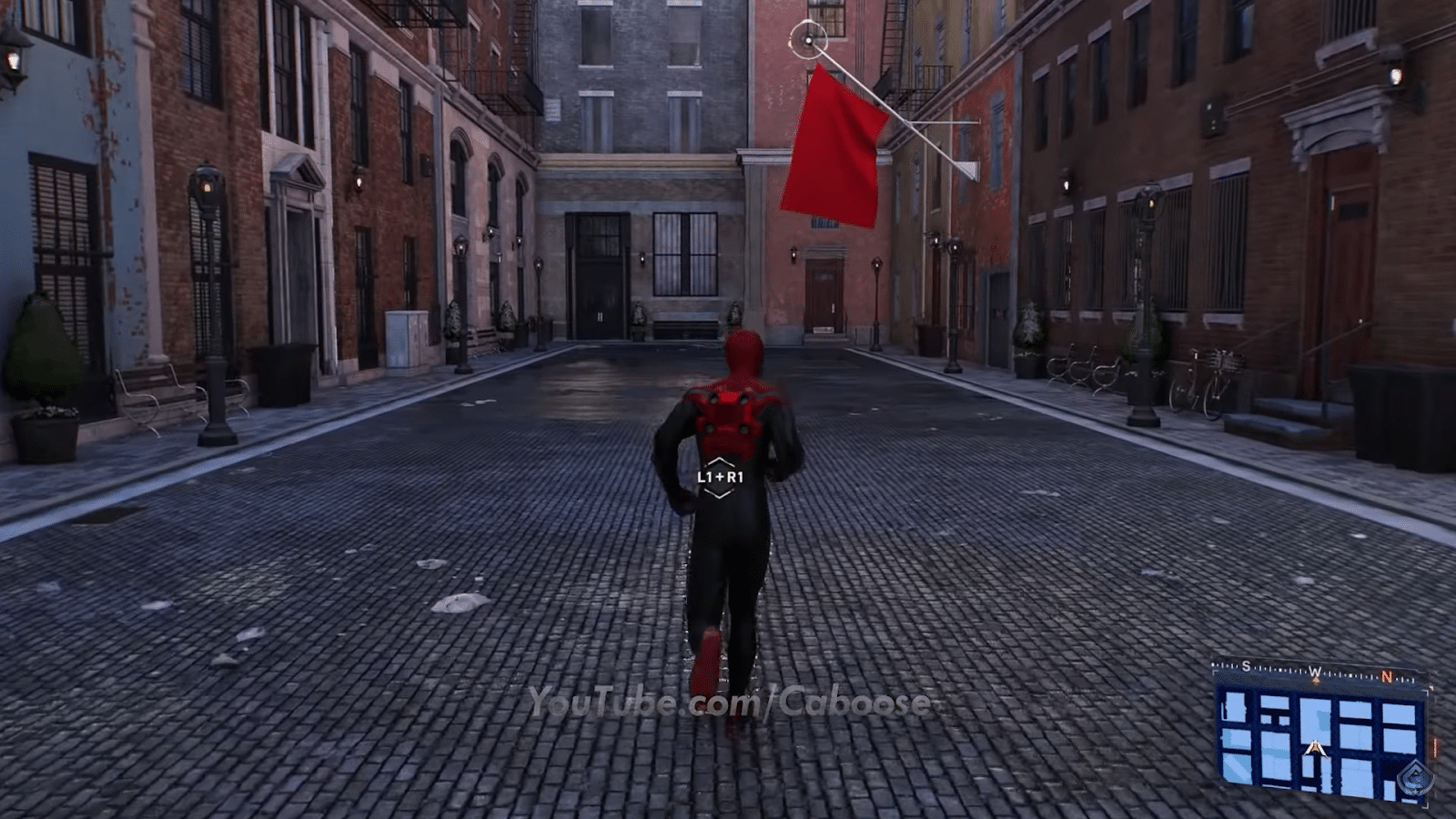Click the player arrow on the minimap
The width and height of the screenshot is (1456, 819).
[x=1315, y=748]
